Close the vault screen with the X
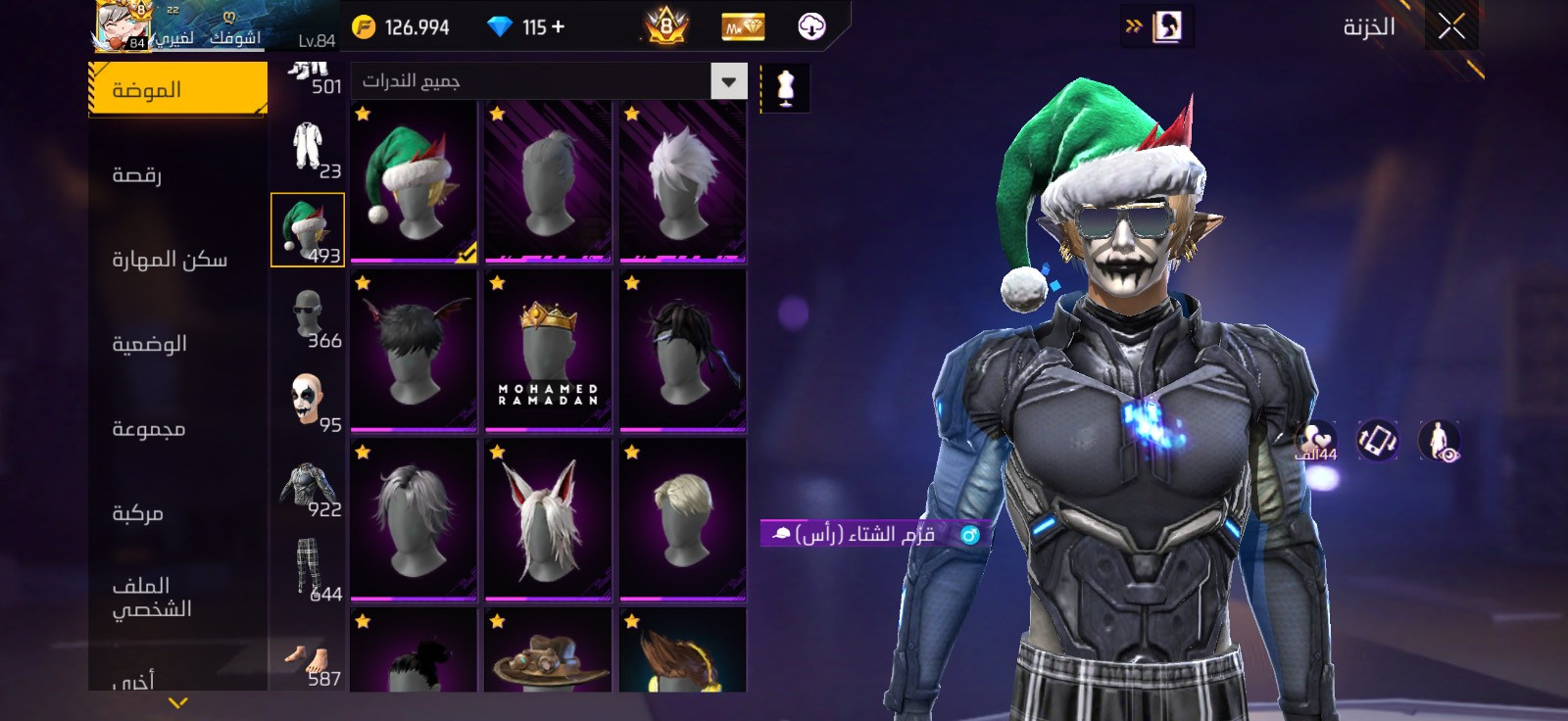Viewport: 1568px width, 721px height. point(1451,26)
